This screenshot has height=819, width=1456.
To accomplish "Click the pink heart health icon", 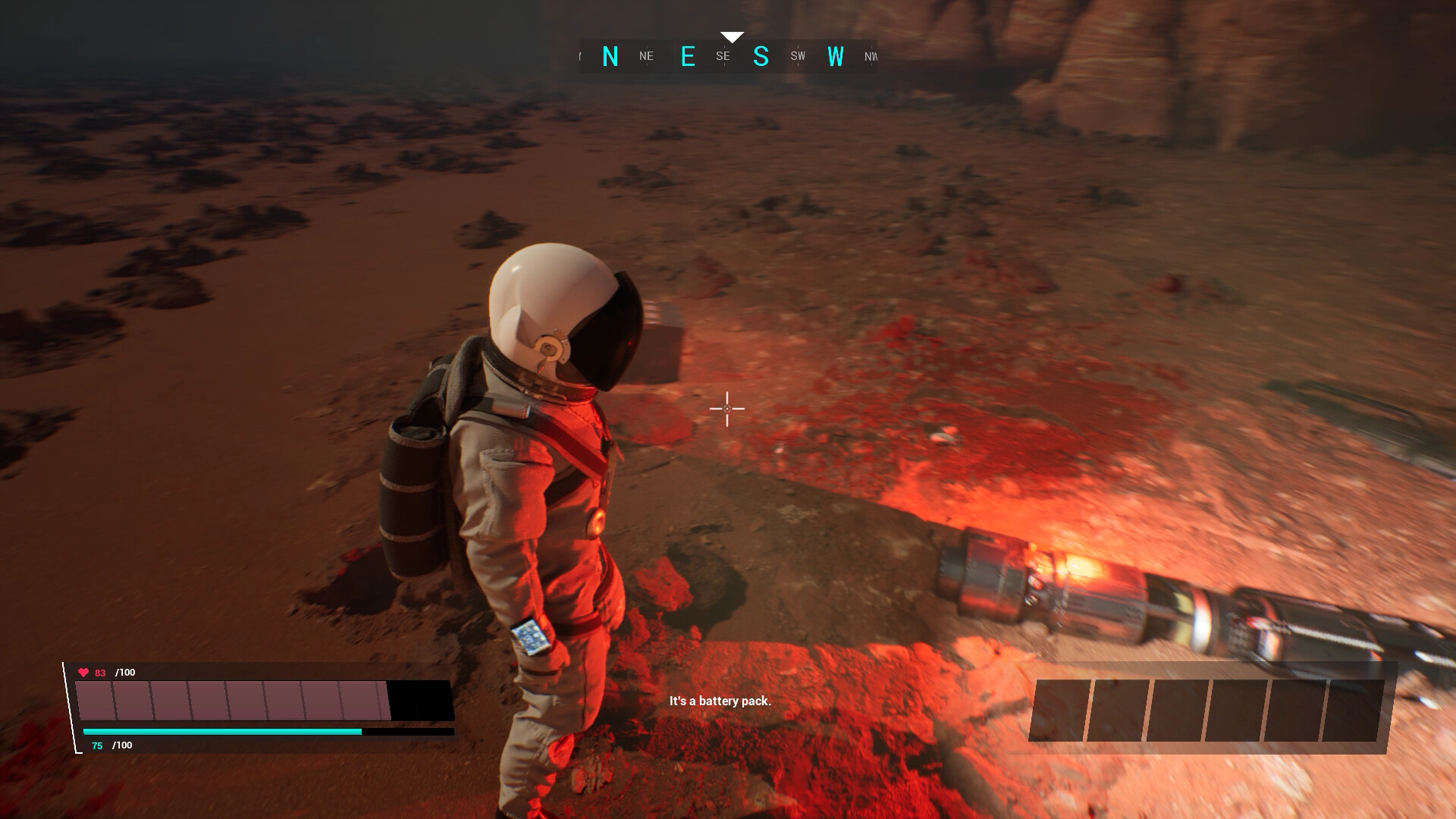I will point(83,672).
